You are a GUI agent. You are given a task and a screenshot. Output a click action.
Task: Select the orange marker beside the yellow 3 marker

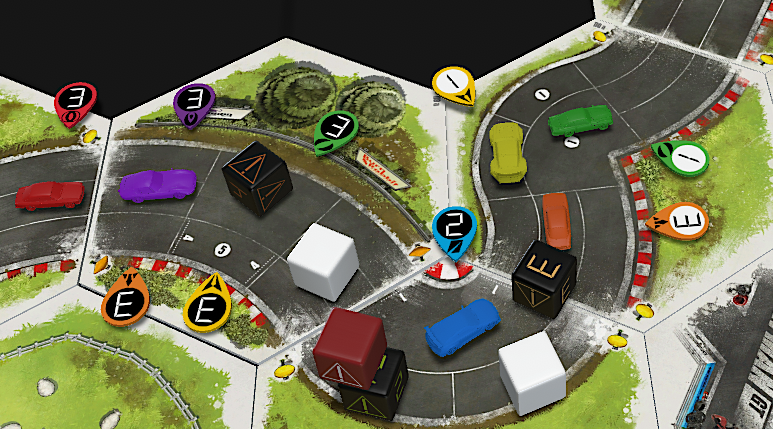pyautogui.click(x=126, y=299)
